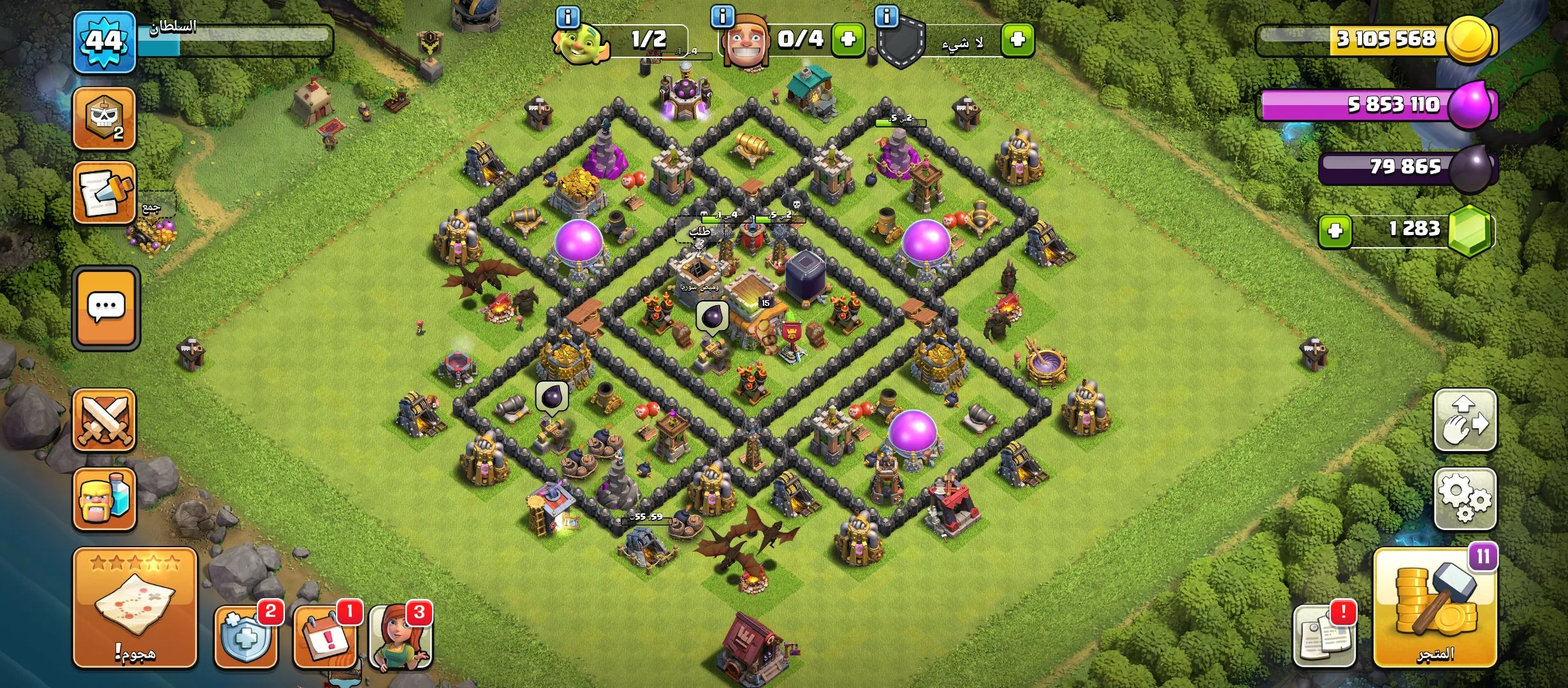
Task: Add builders with the green plus
Action: pos(848,39)
